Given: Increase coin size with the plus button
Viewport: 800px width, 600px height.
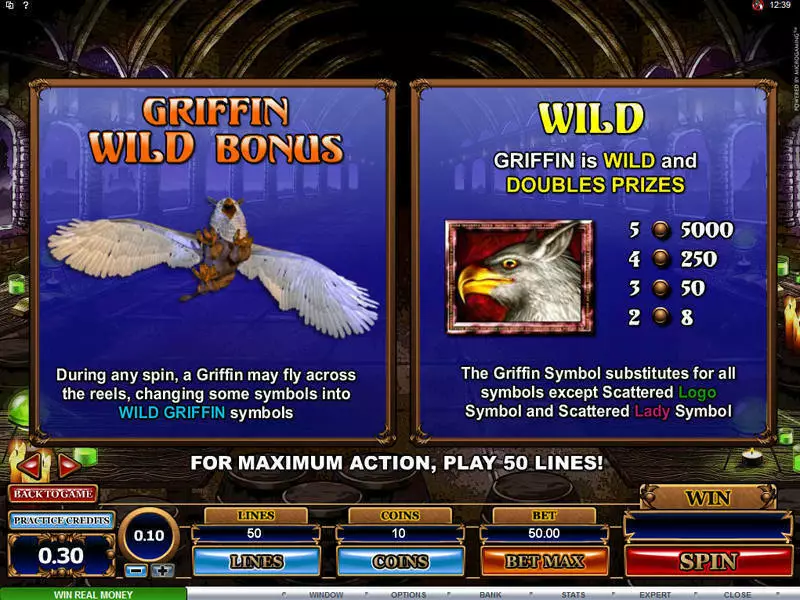Looking at the screenshot, I should (x=161, y=570).
